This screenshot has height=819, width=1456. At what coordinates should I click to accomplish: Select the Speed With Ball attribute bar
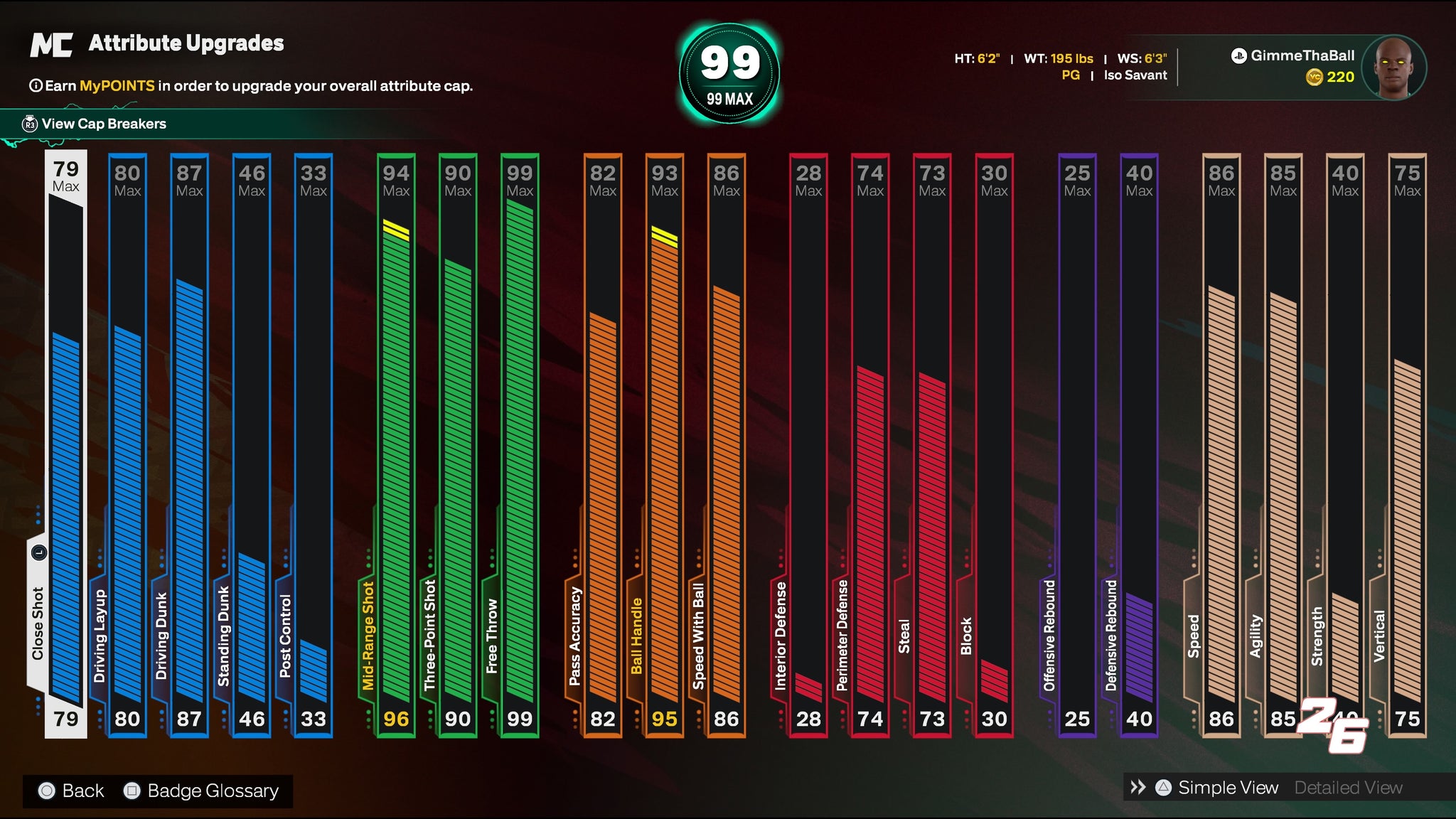[727, 444]
